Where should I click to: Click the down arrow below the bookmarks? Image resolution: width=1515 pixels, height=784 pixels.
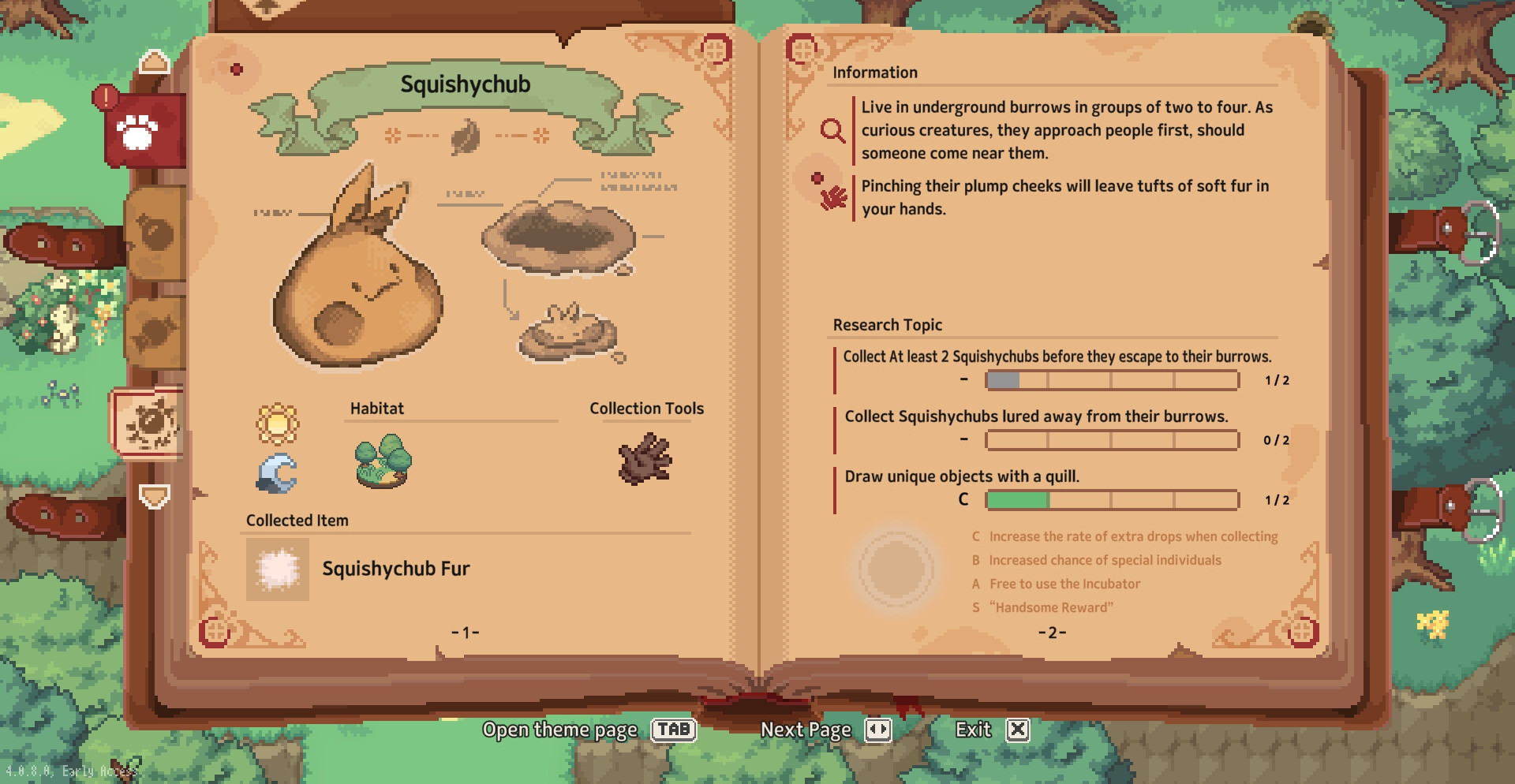tap(154, 496)
